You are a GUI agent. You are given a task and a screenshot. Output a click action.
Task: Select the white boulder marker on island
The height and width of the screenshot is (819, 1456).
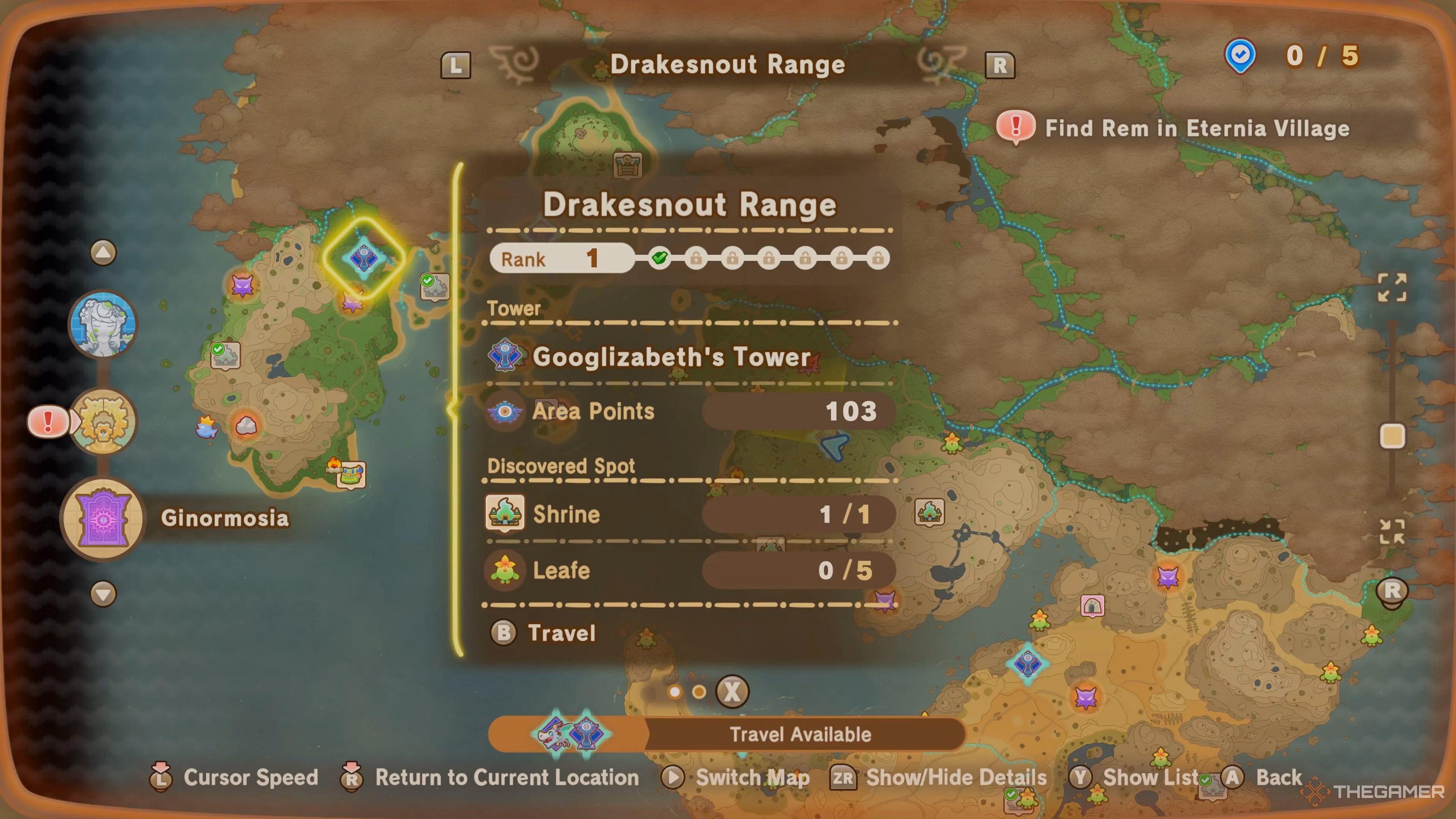pyautogui.click(x=246, y=425)
